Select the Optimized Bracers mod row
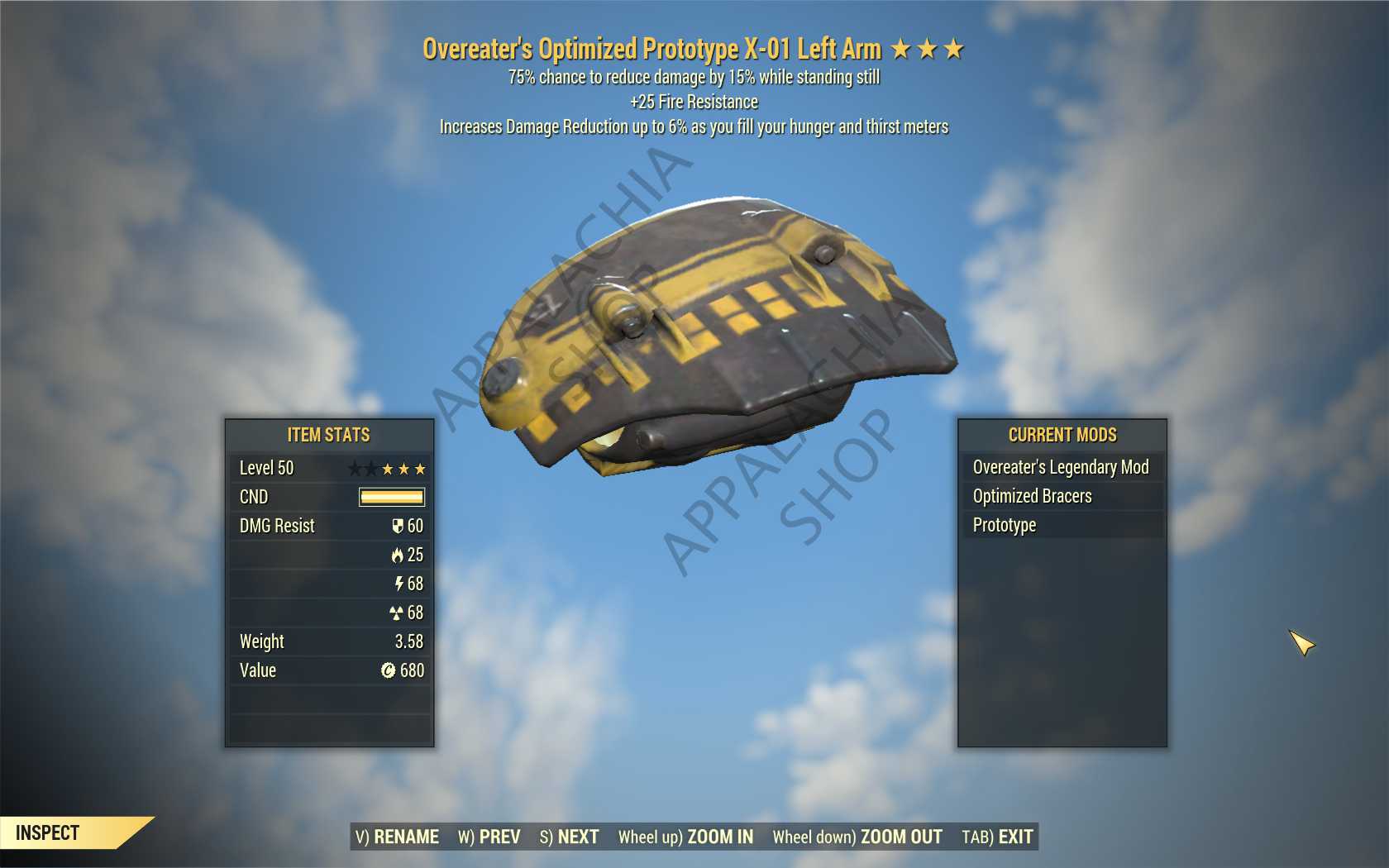The height and width of the screenshot is (868, 1389). (x=1061, y=496)
